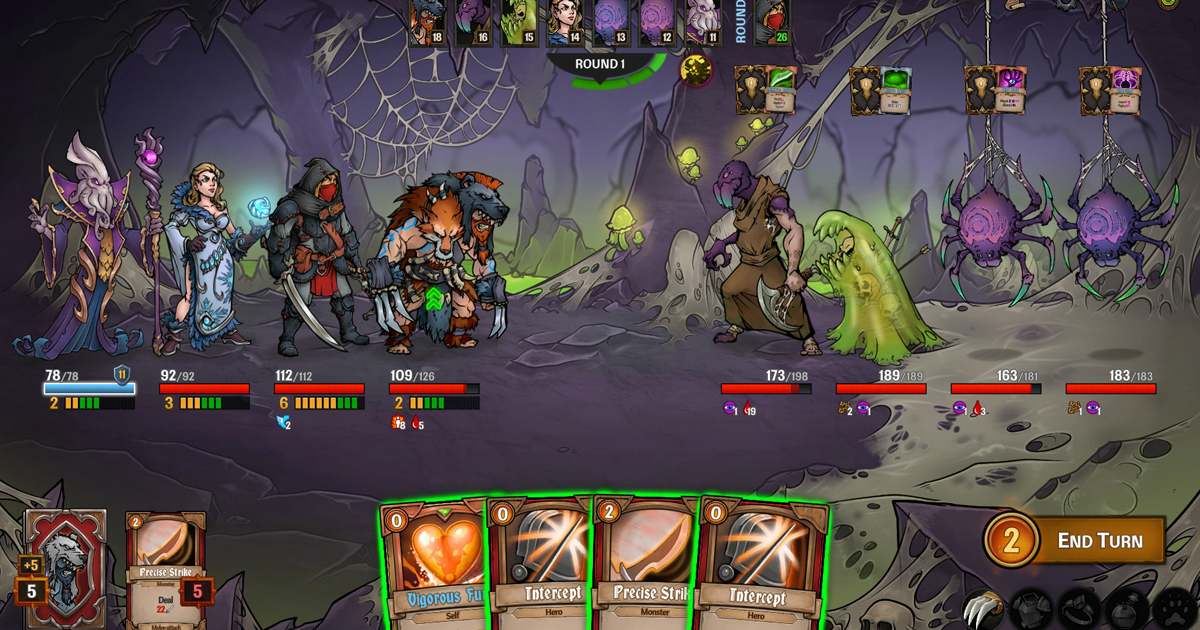Inspect the green leaf enemy intent card
1200x630 pixels.
[779, 91]
